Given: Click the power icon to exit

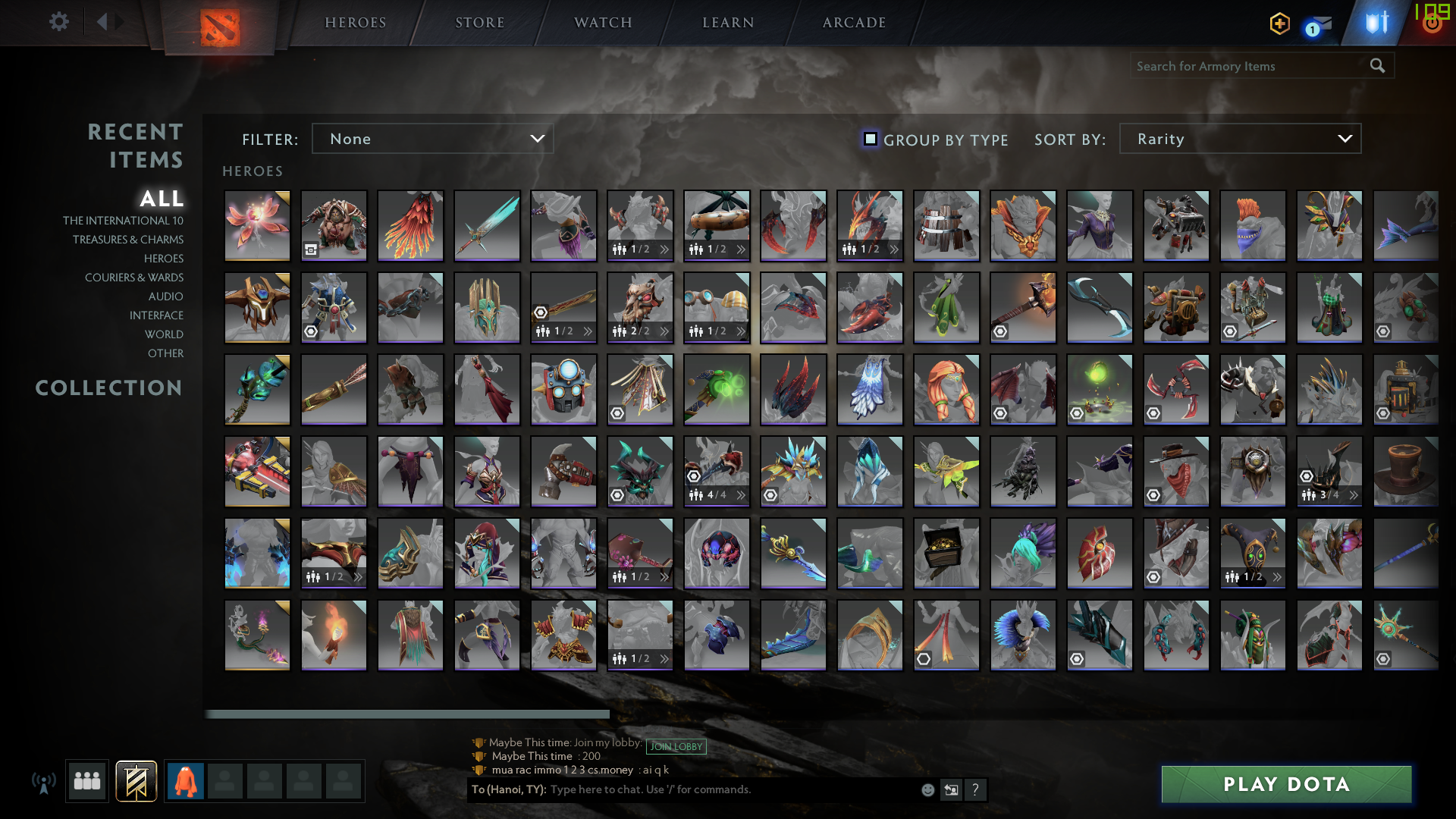Looking at the screenshot, I should click(x=1432, y=22).
